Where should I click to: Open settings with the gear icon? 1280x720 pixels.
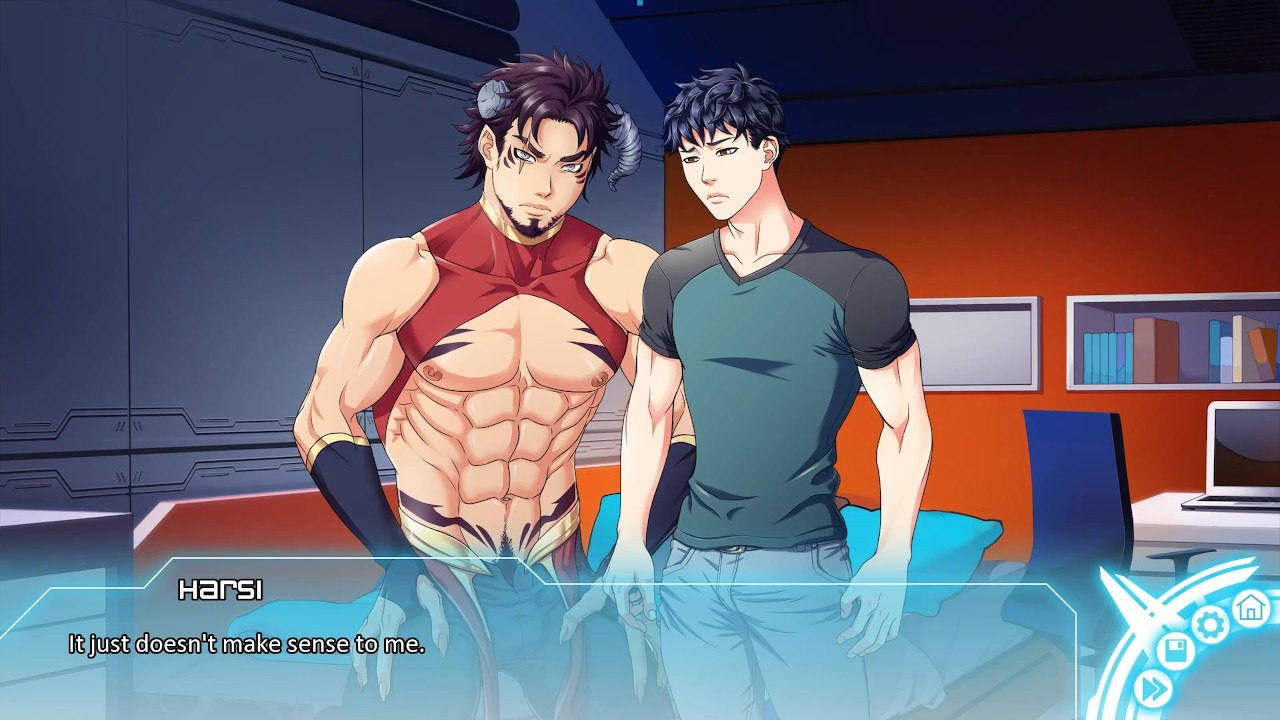(x=1210, y=626)
